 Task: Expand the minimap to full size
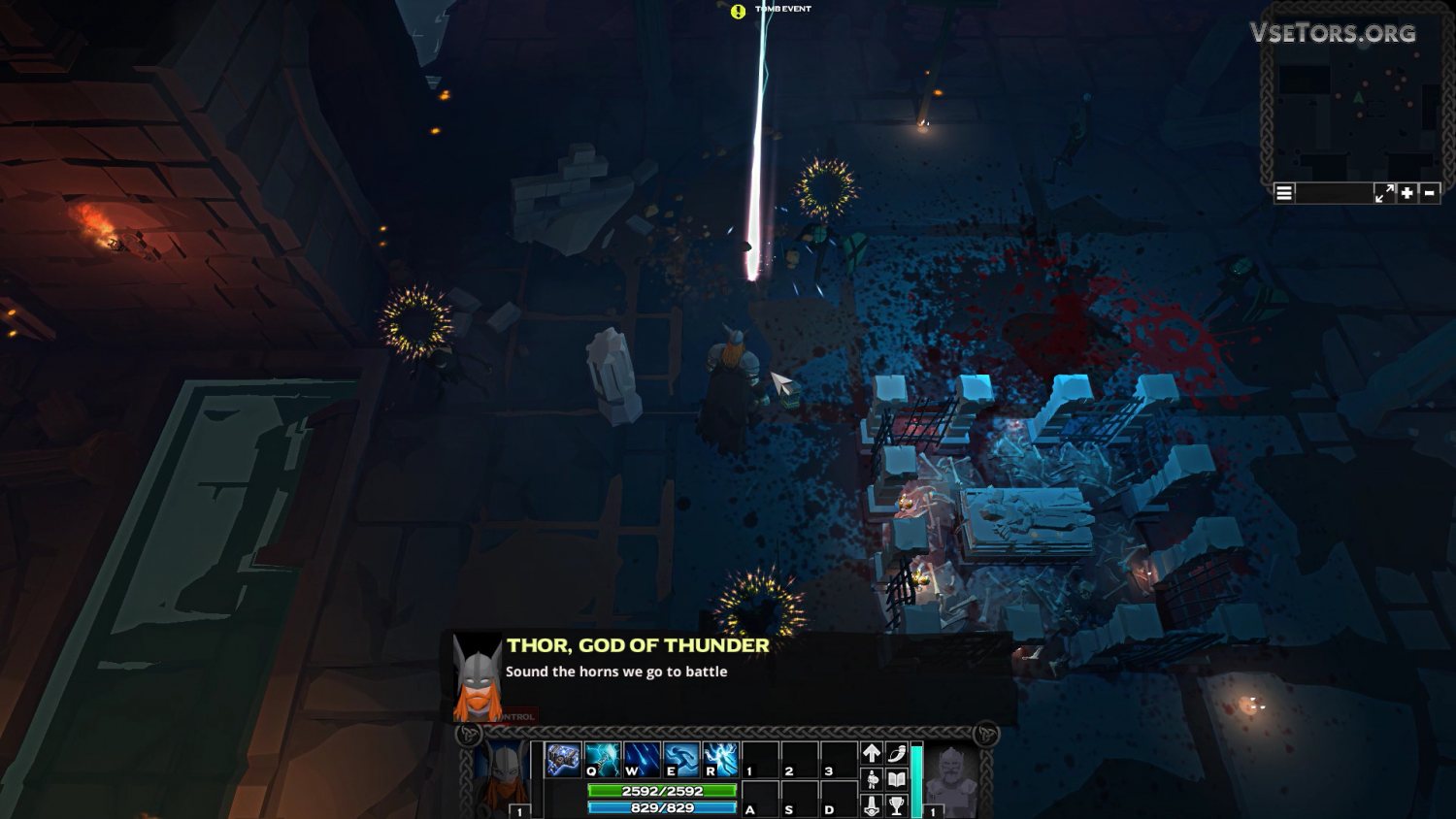pyautogui.click(x=1384, y=193)
